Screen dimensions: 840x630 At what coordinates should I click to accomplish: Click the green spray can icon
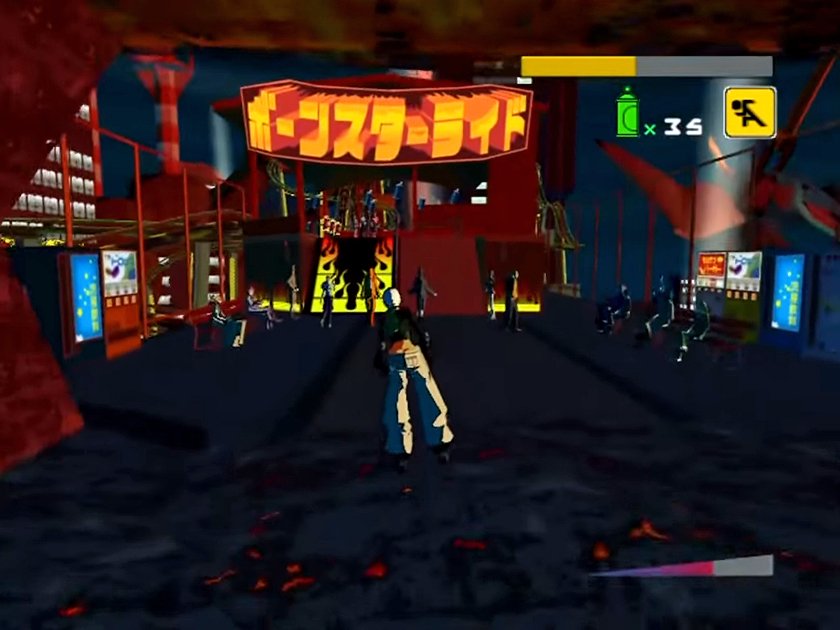coord(629,112)
